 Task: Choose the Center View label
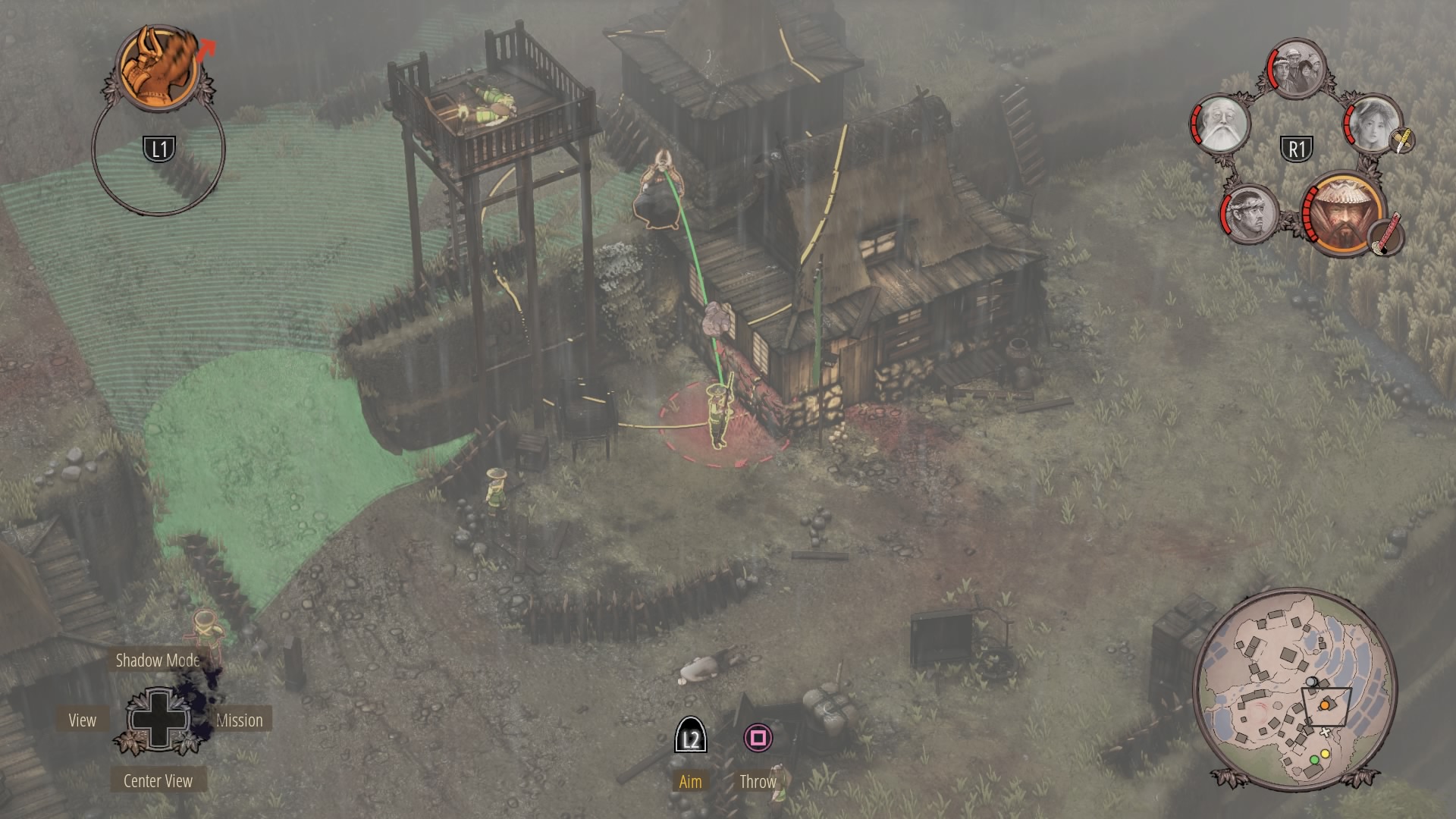158,781
